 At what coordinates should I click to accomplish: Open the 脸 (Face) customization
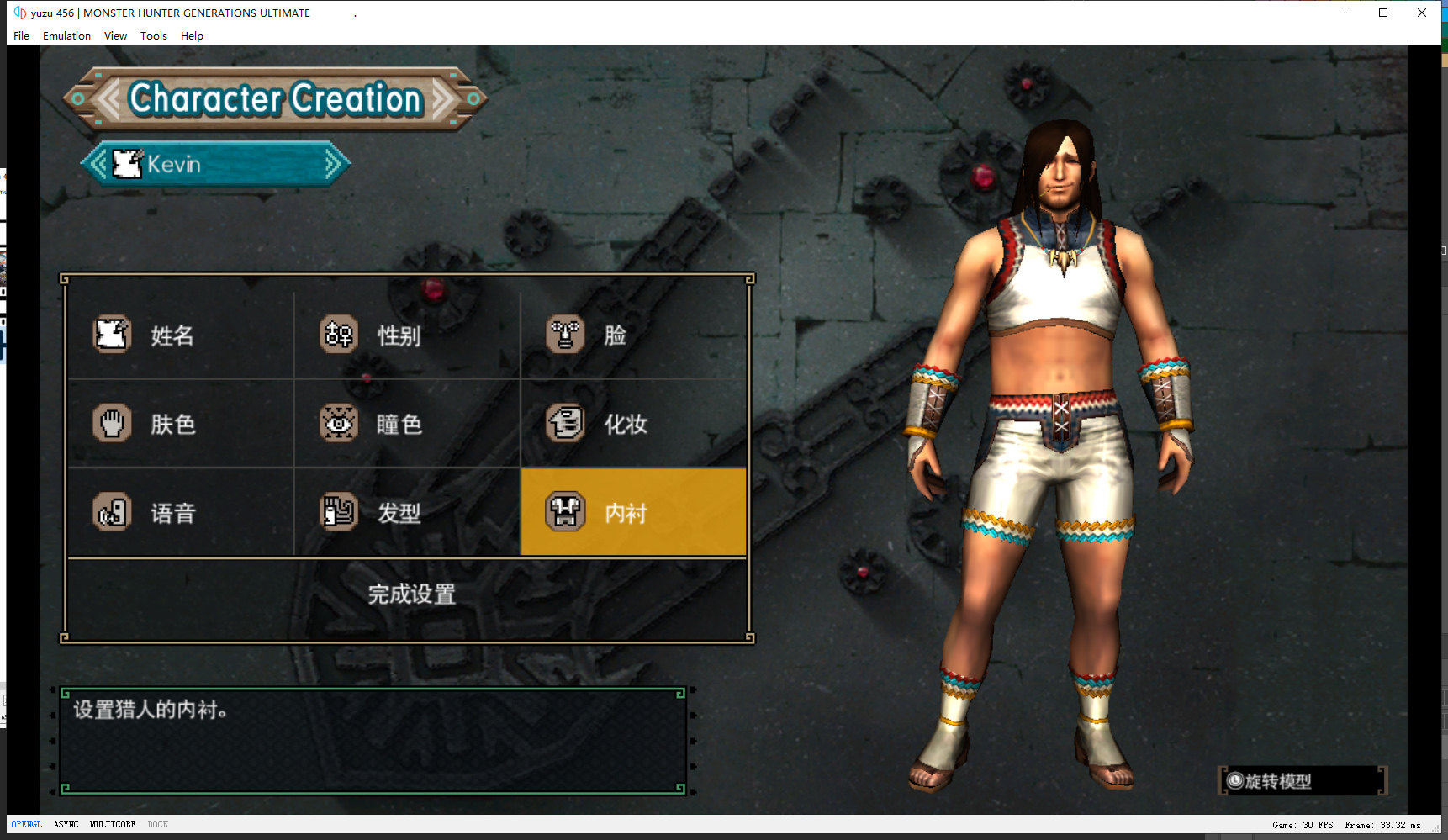[615, 335]
